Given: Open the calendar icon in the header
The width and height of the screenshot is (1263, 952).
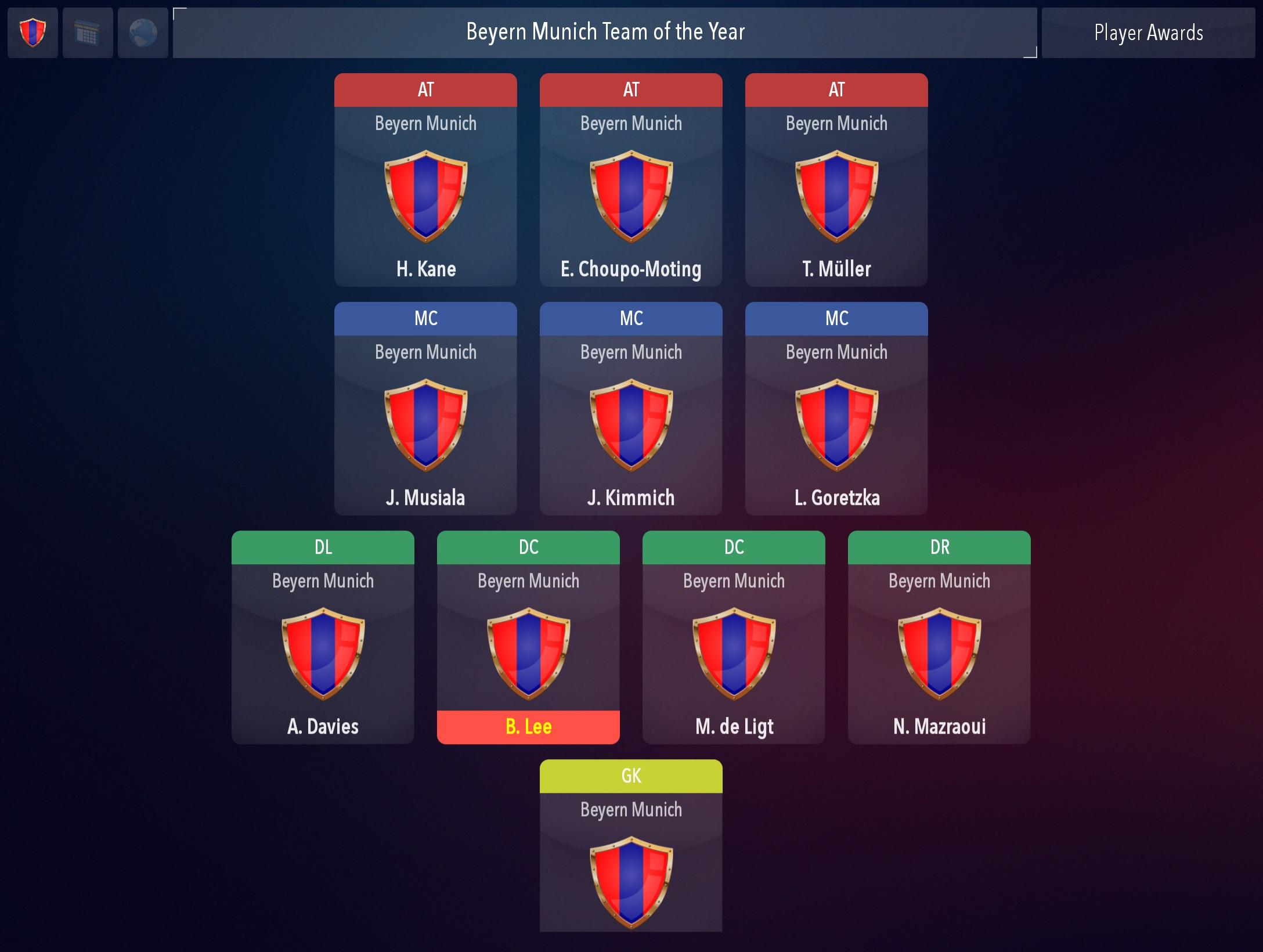Looking at the screenshot, I should (87, 33).
